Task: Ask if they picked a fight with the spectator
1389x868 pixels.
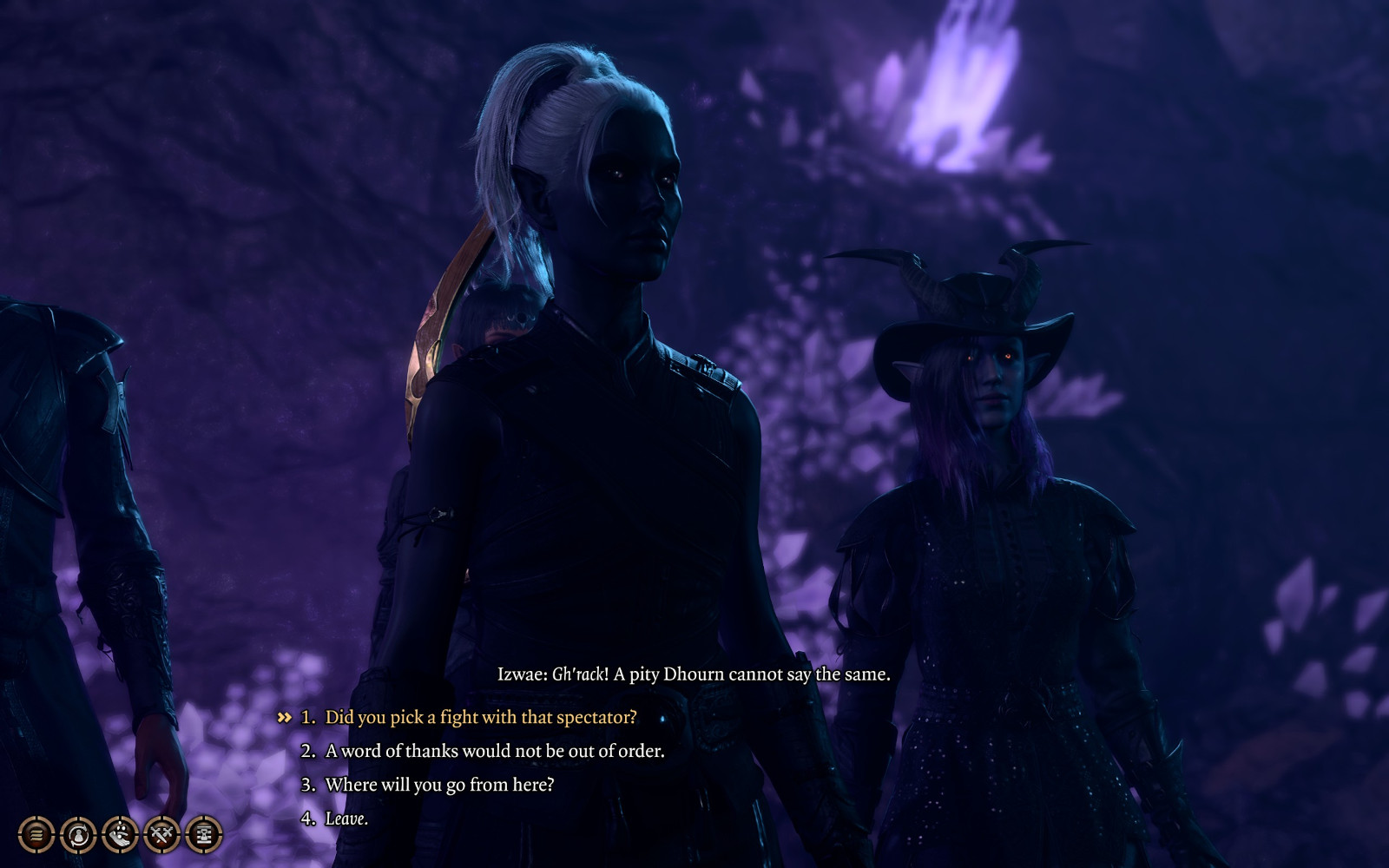Action: pos(480,718)
